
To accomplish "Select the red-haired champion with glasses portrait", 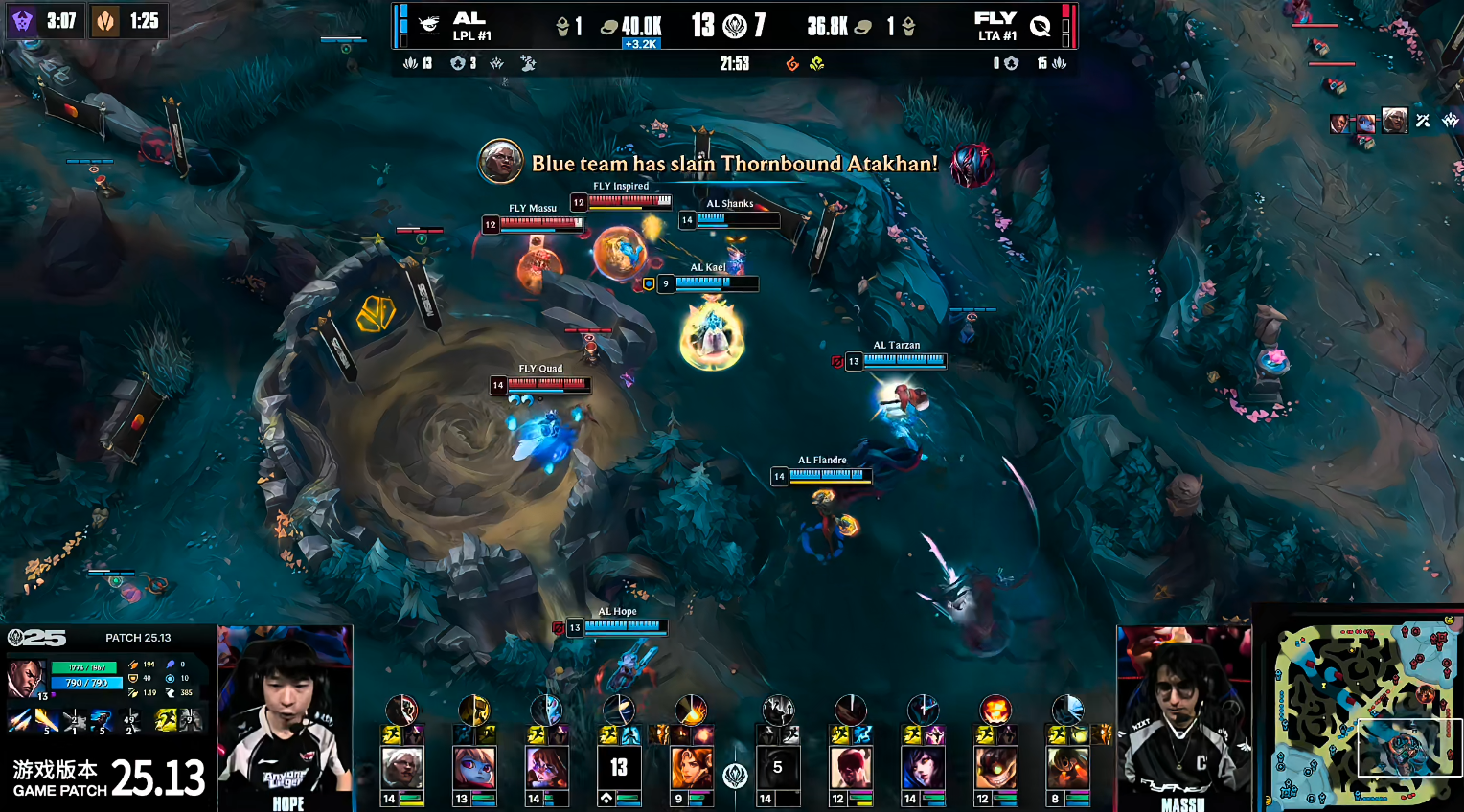I will 547,768.
